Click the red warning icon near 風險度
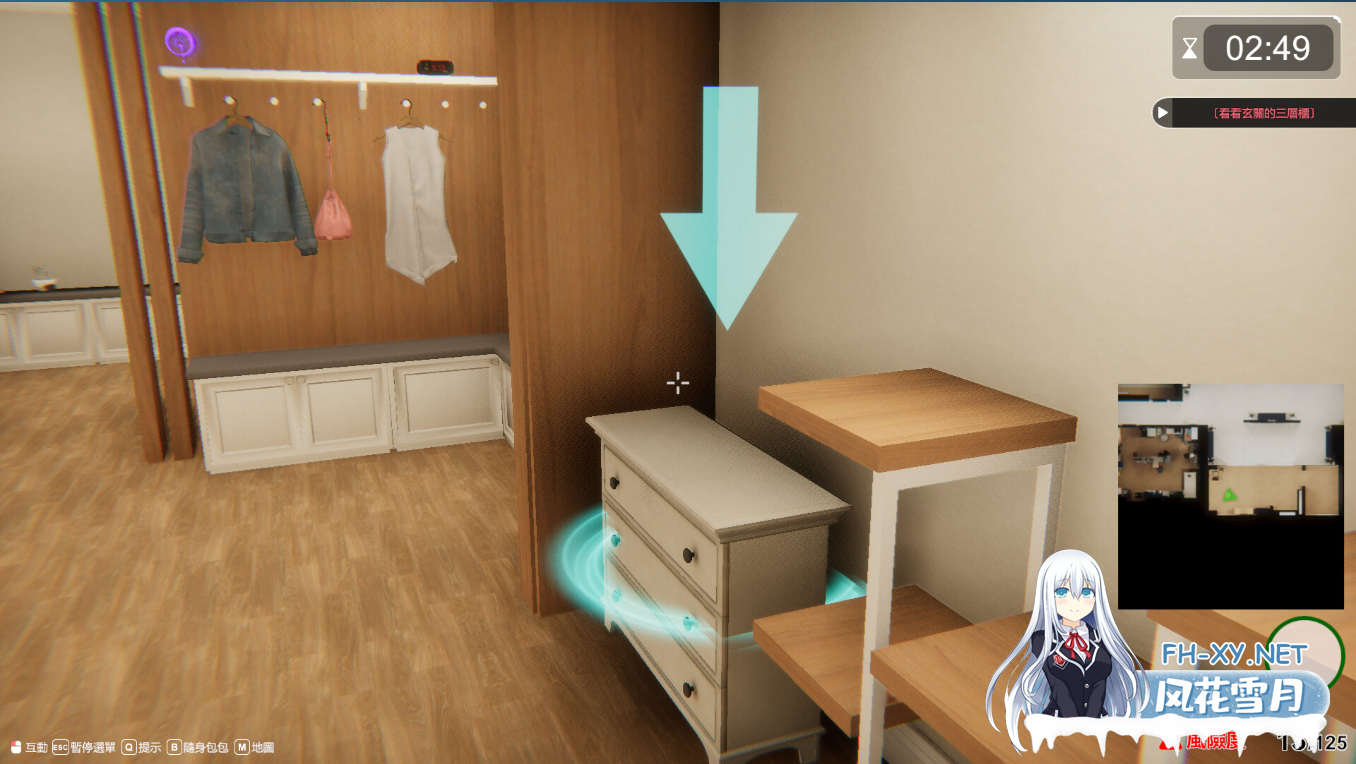The width and height of the screenshot is (1356, 764). click(1168, 745)
